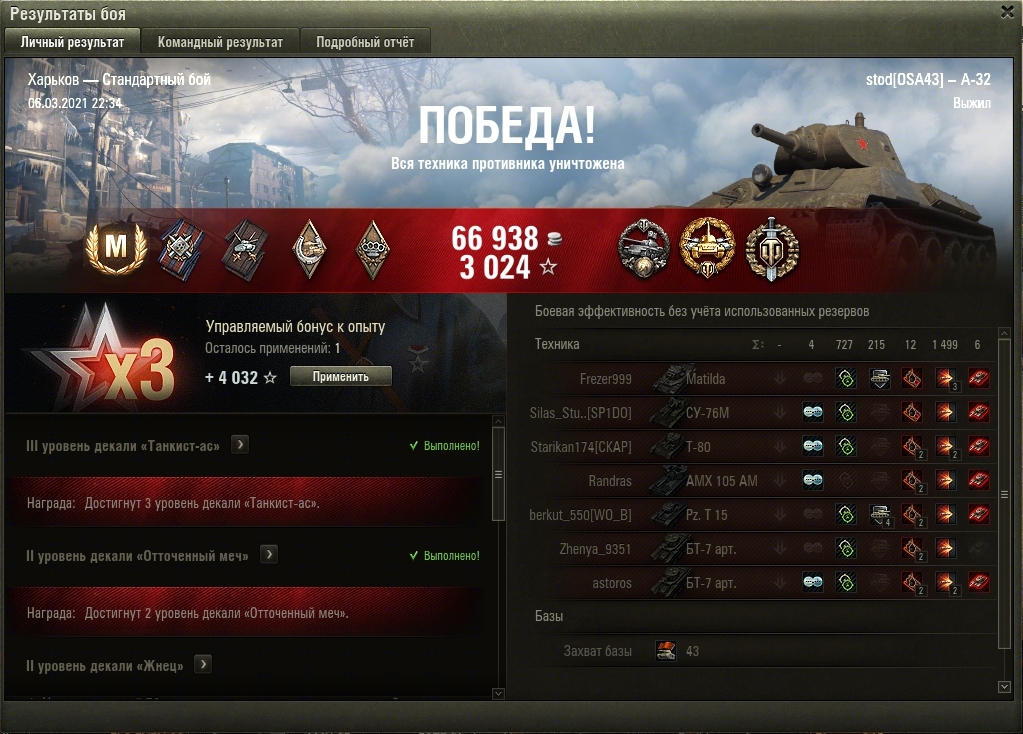Expand the «Жнец» decal mission details
This screenshot has width=1023, height=734.
pos(204,664)
